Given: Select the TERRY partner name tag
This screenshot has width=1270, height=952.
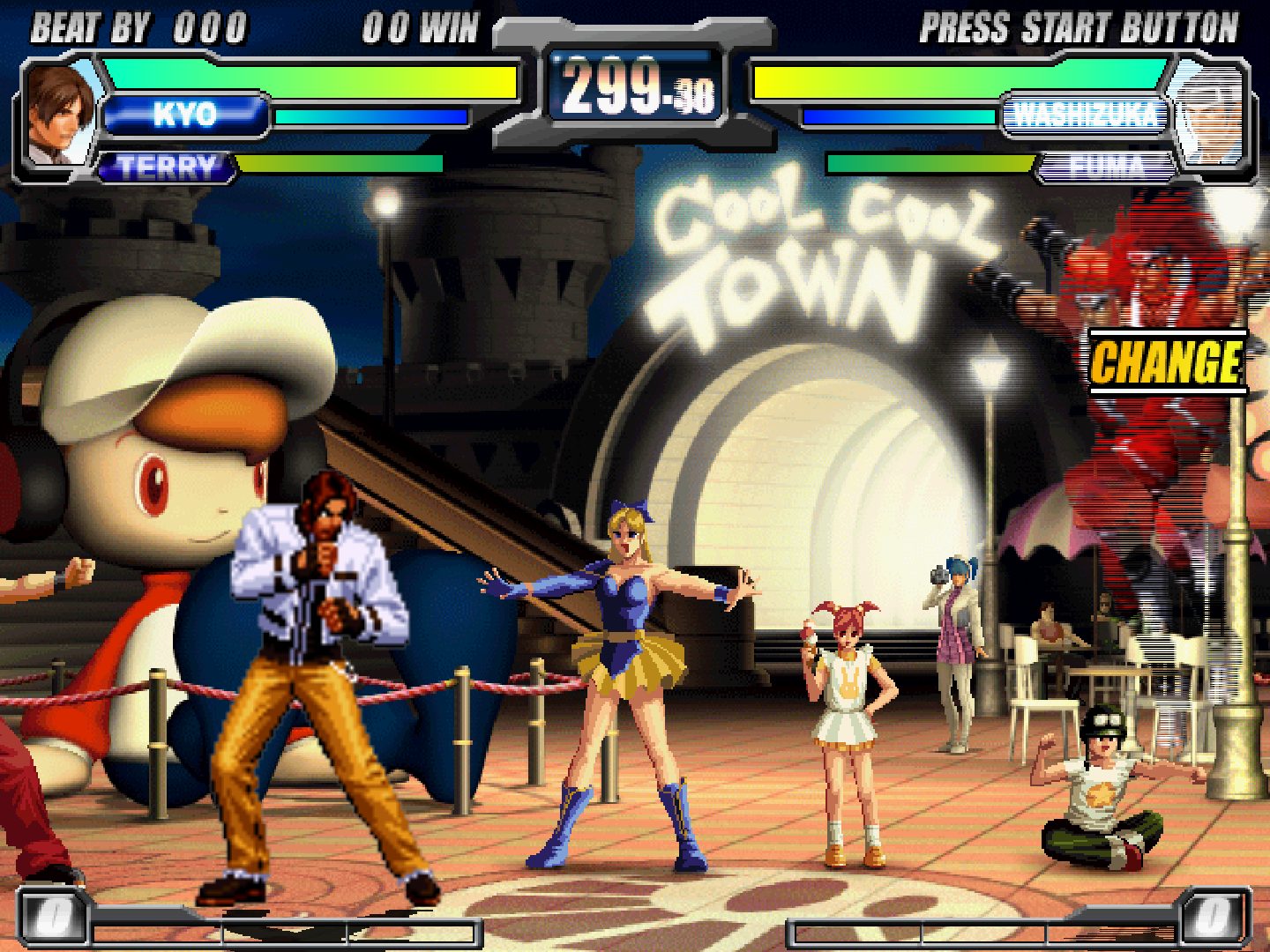Looking at the screenshot, I should click(x=166, y=167).
